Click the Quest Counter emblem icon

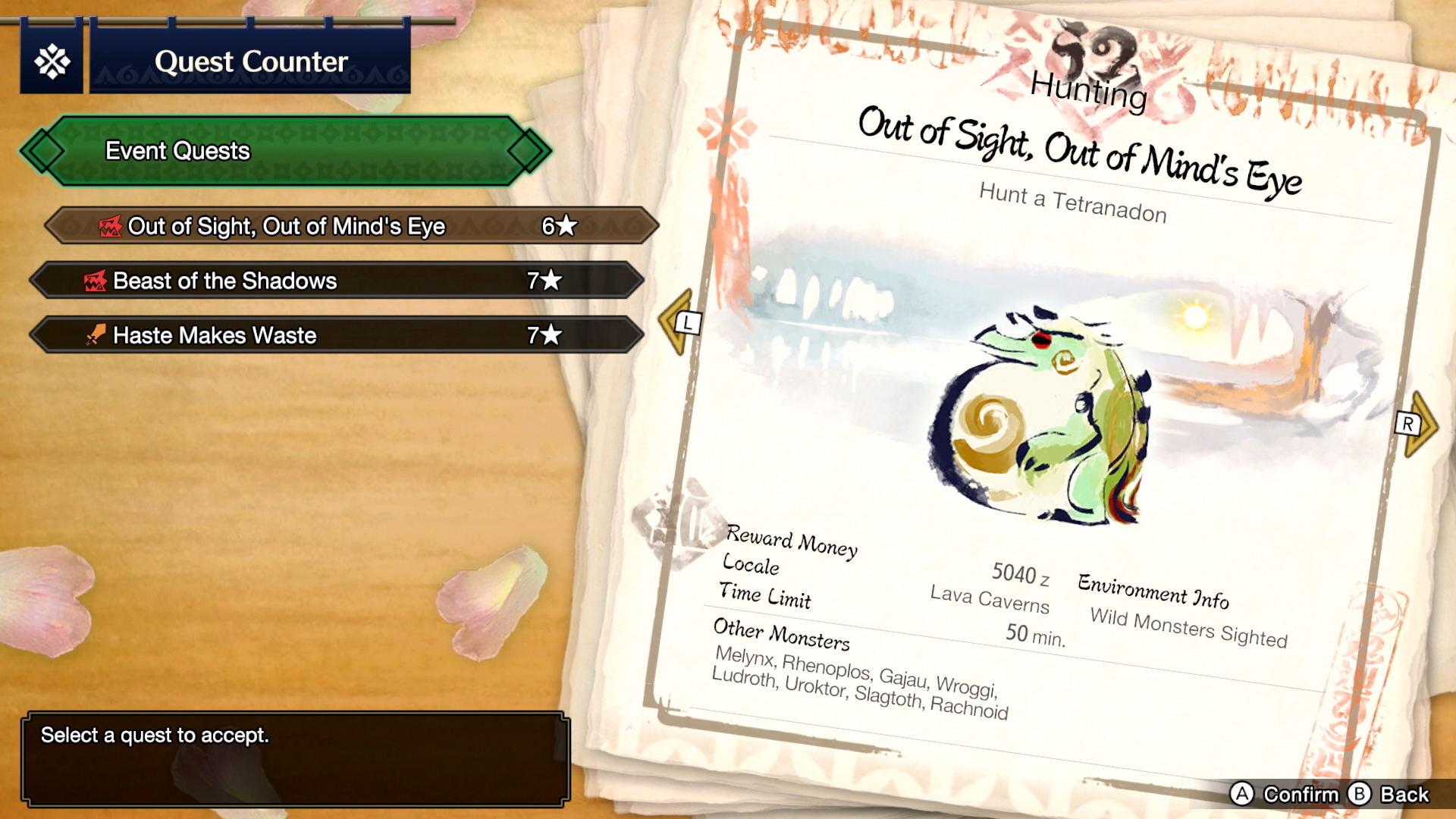point(52,61)
